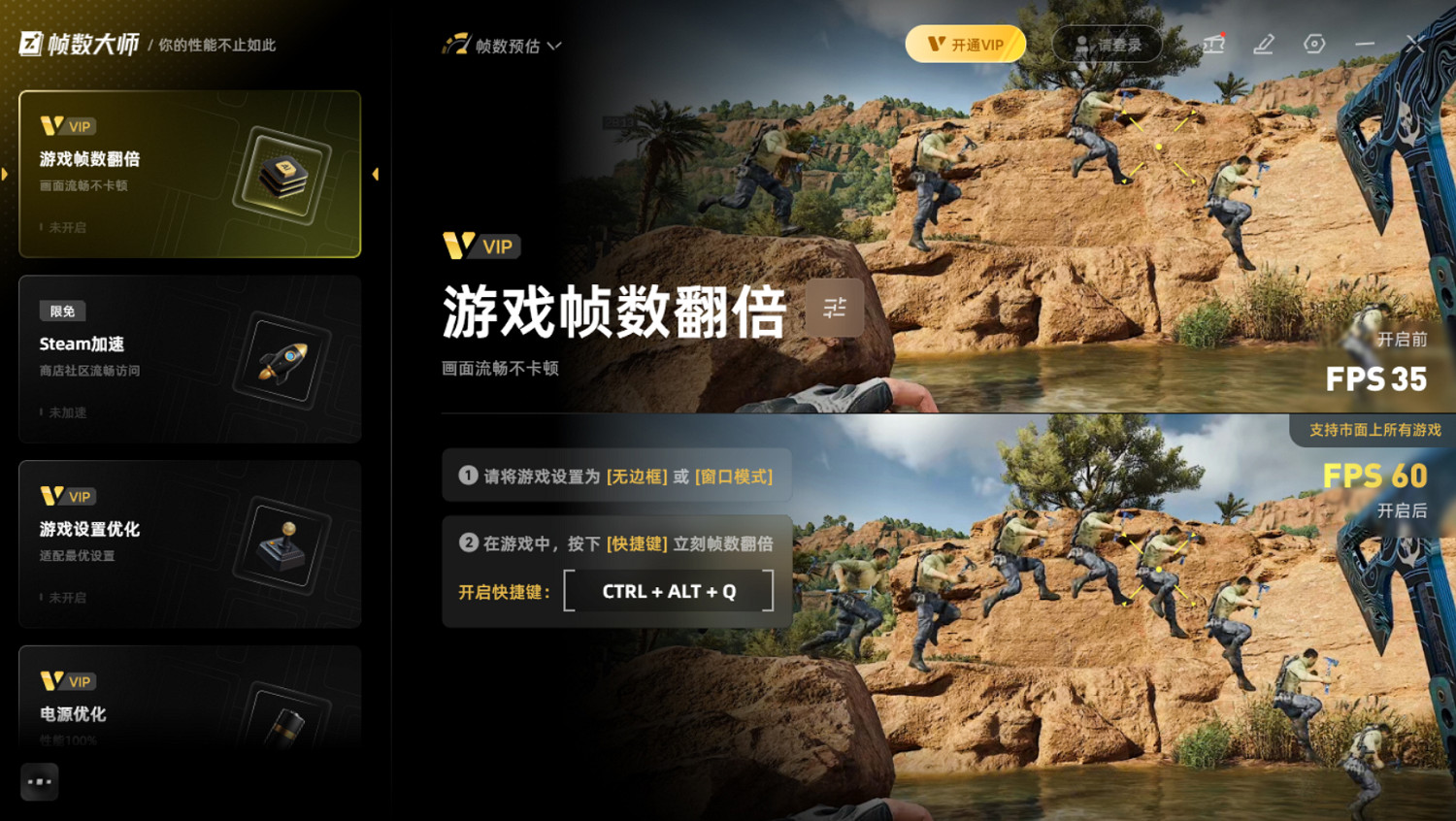Select the 电源优化 sidebar card

(x=189, y=699)
